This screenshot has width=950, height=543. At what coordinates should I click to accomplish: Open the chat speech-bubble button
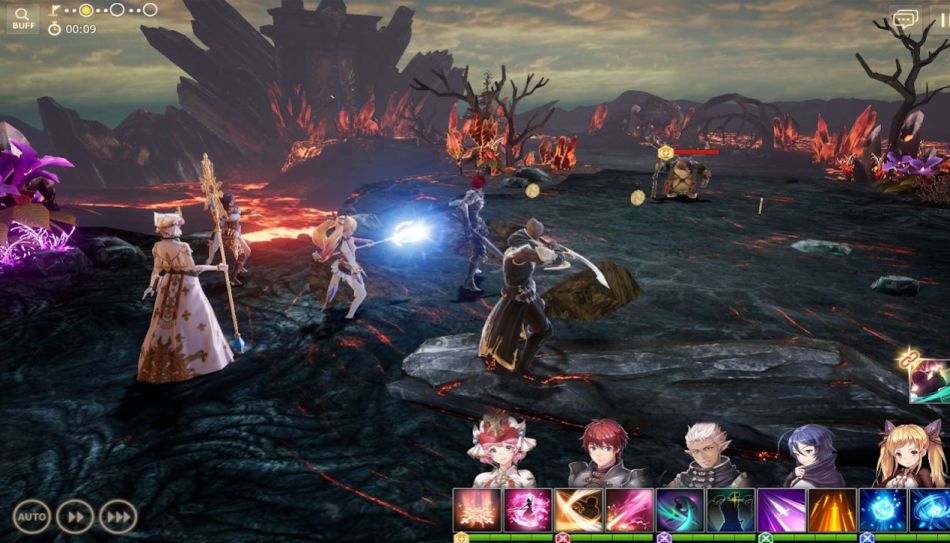tap(905, 19)
